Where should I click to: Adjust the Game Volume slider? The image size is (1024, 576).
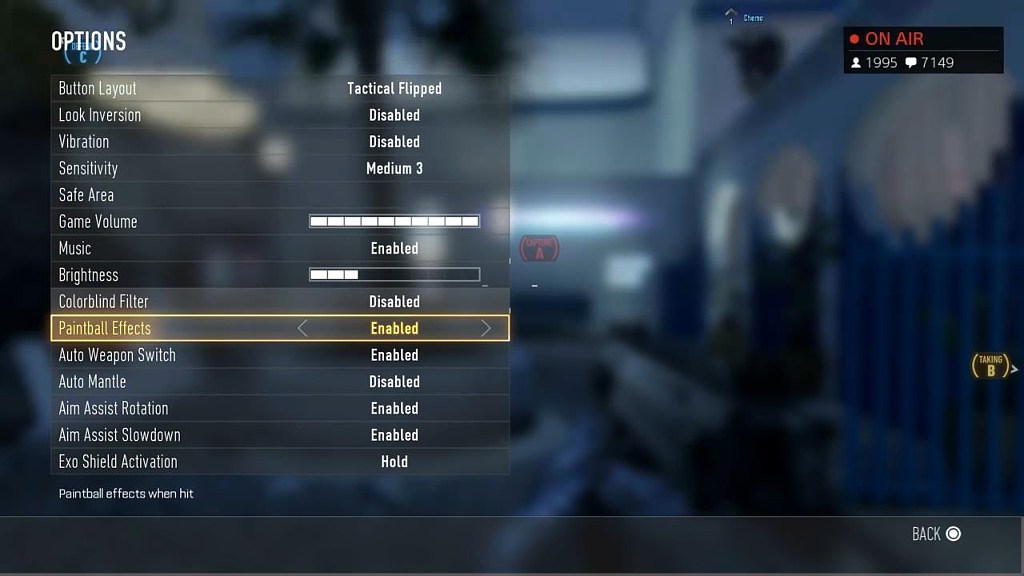394,222
